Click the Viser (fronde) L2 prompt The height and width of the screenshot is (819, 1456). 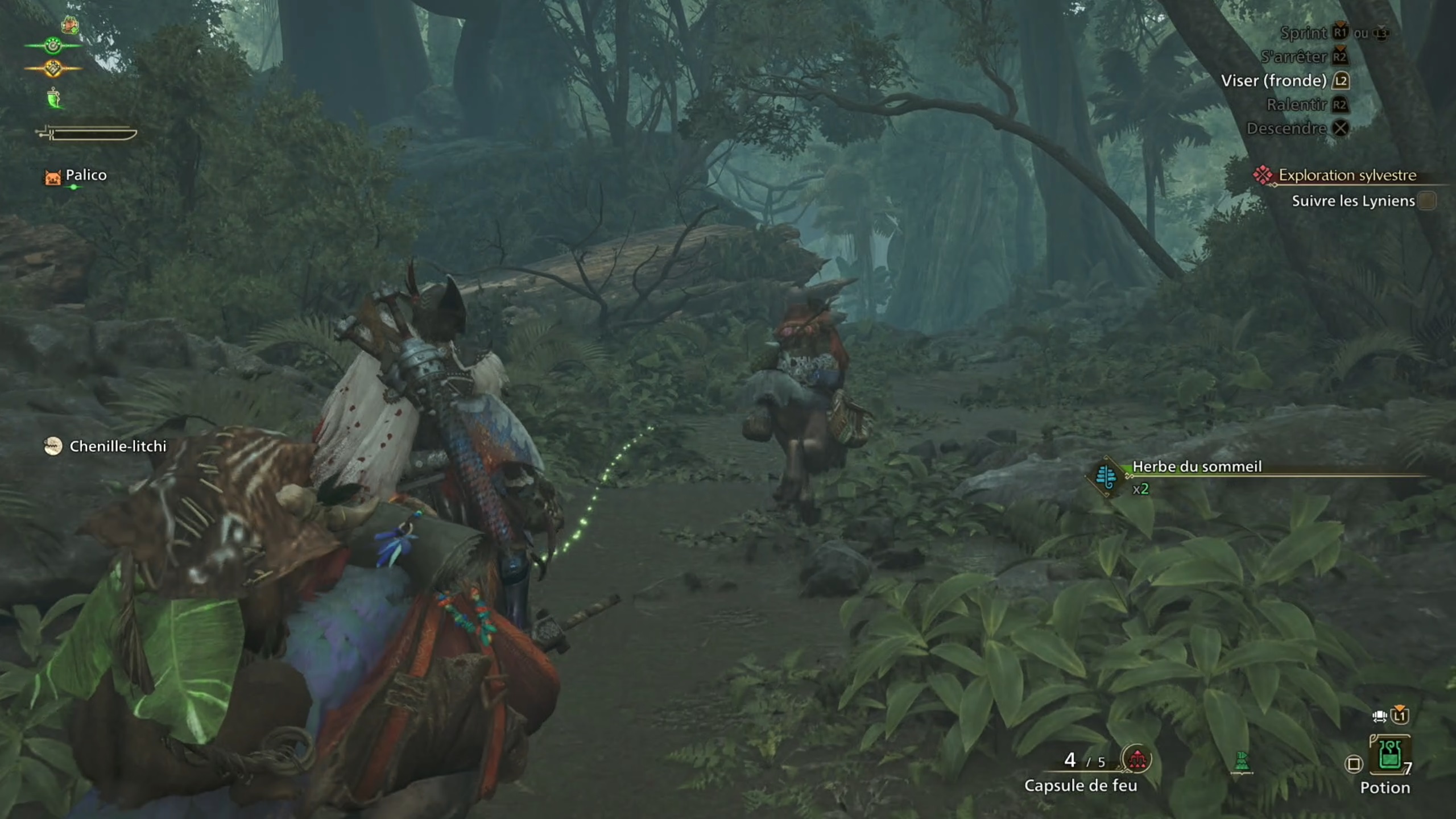pos(1340,80)
